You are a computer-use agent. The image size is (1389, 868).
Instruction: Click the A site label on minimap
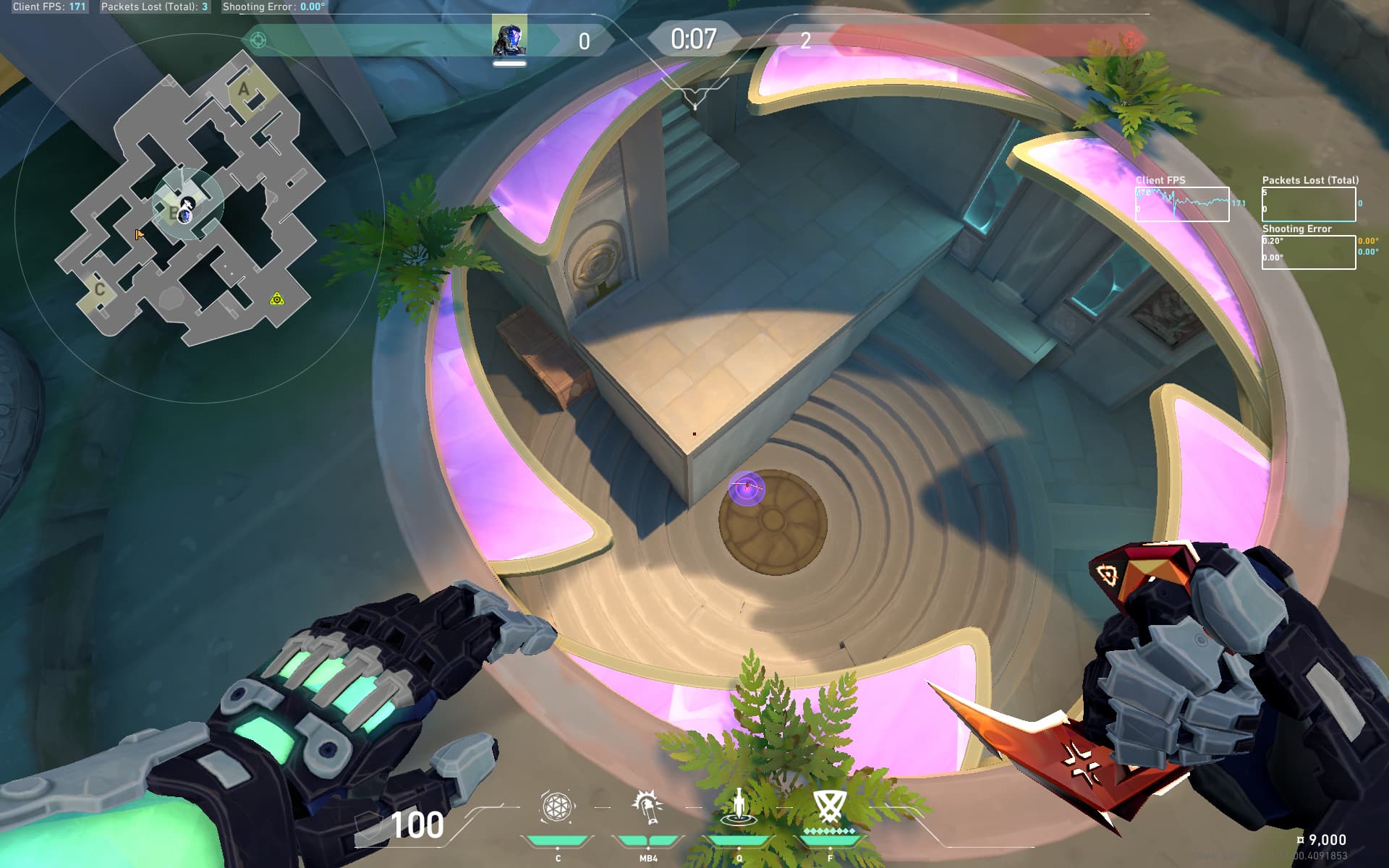[x=244, y=90]
